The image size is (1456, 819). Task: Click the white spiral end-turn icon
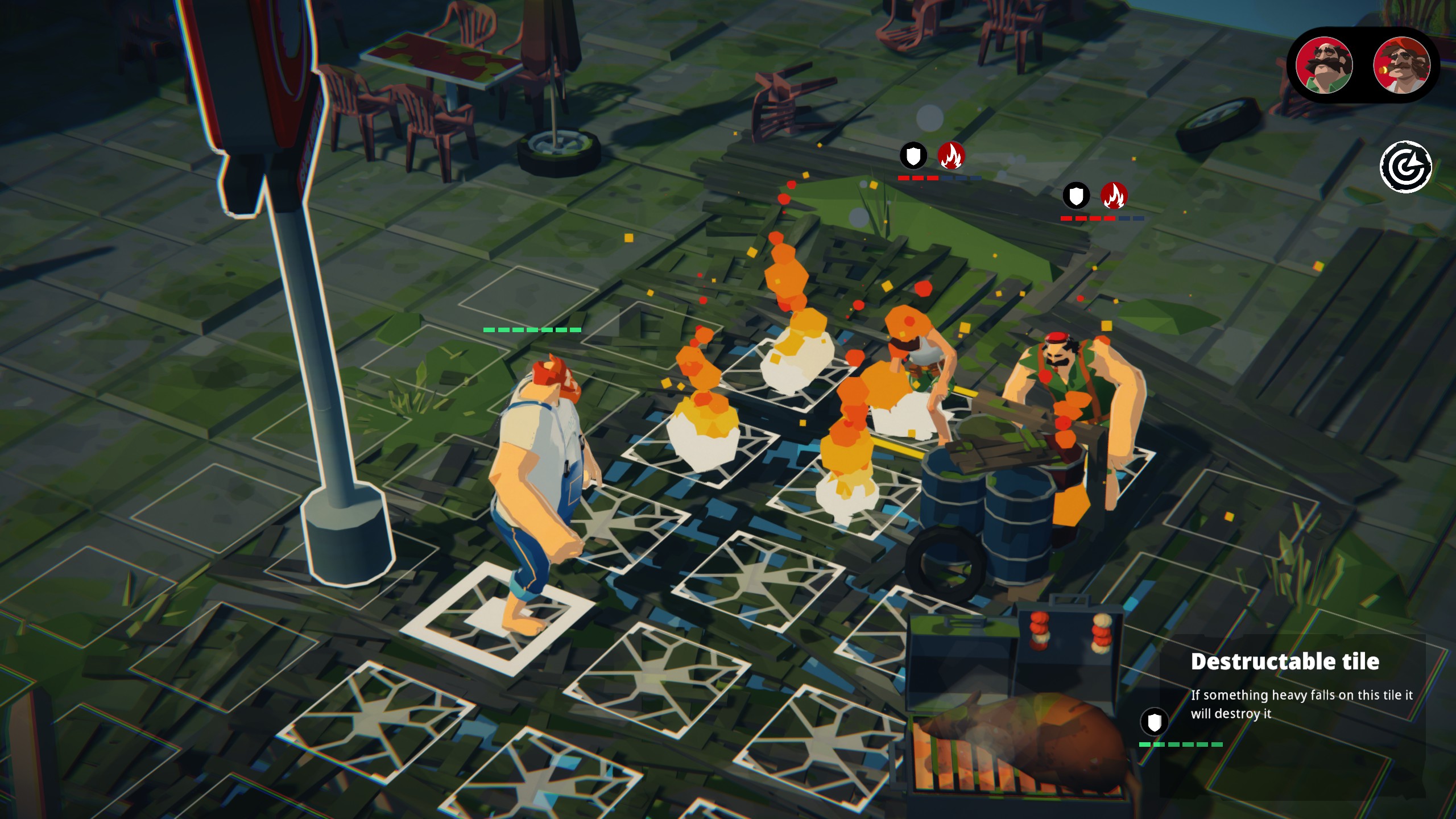click(1406, 167)
